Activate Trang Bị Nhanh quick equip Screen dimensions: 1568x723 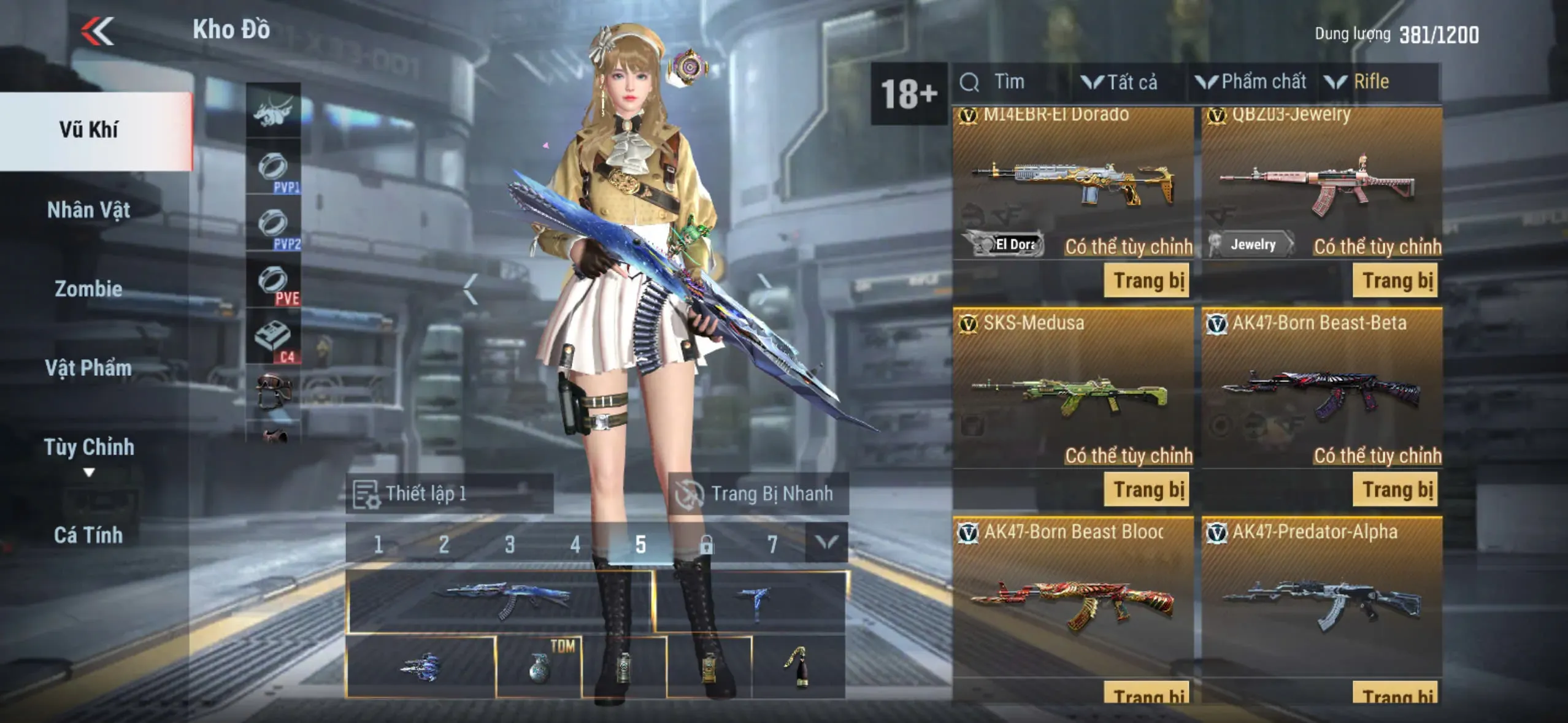(x=758, y=494)
